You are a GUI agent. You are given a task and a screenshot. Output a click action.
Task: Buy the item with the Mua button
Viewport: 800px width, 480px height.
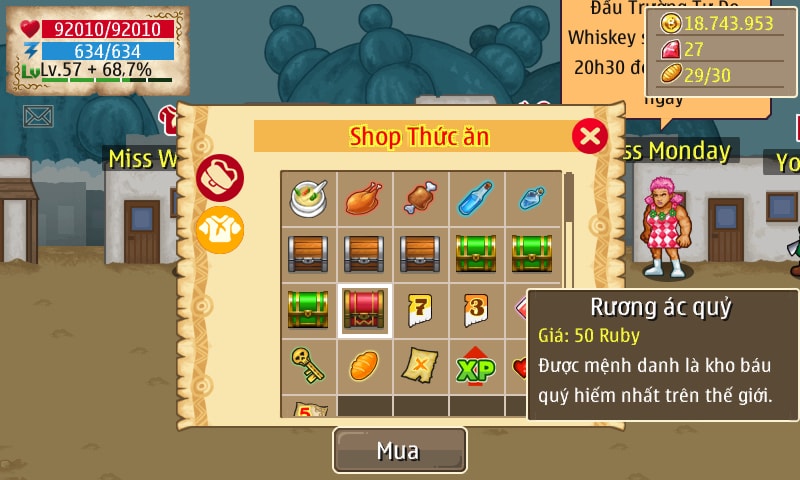[399, 450]
